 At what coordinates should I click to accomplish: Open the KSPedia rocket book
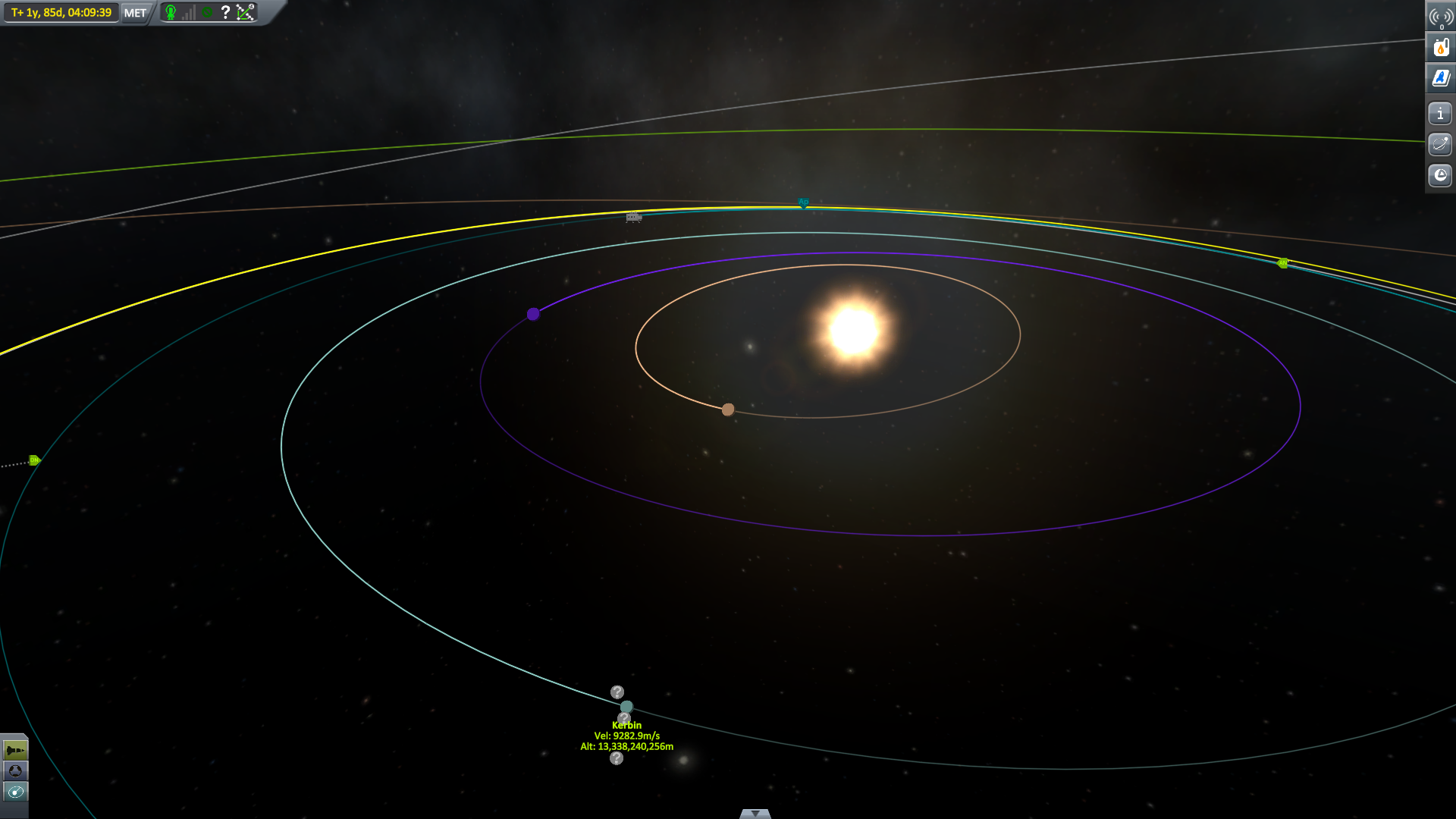coord(1440,78)
